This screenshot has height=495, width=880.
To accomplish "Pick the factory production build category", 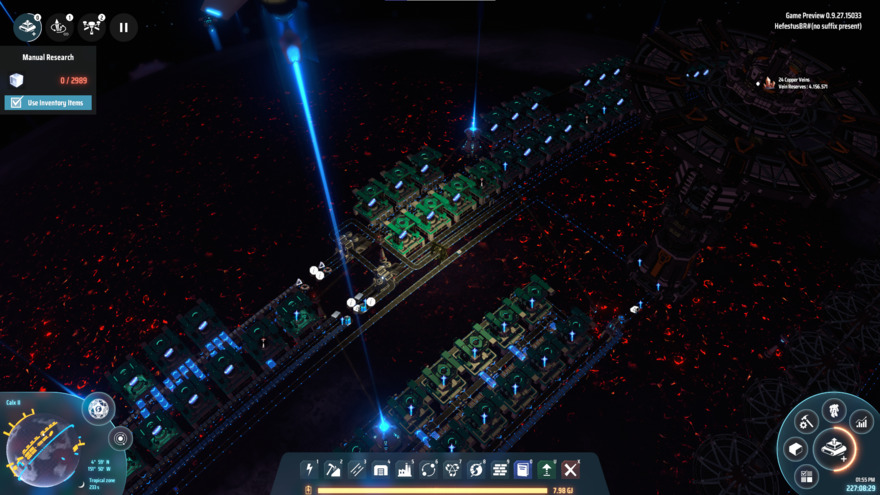I will tap(405, 469).
